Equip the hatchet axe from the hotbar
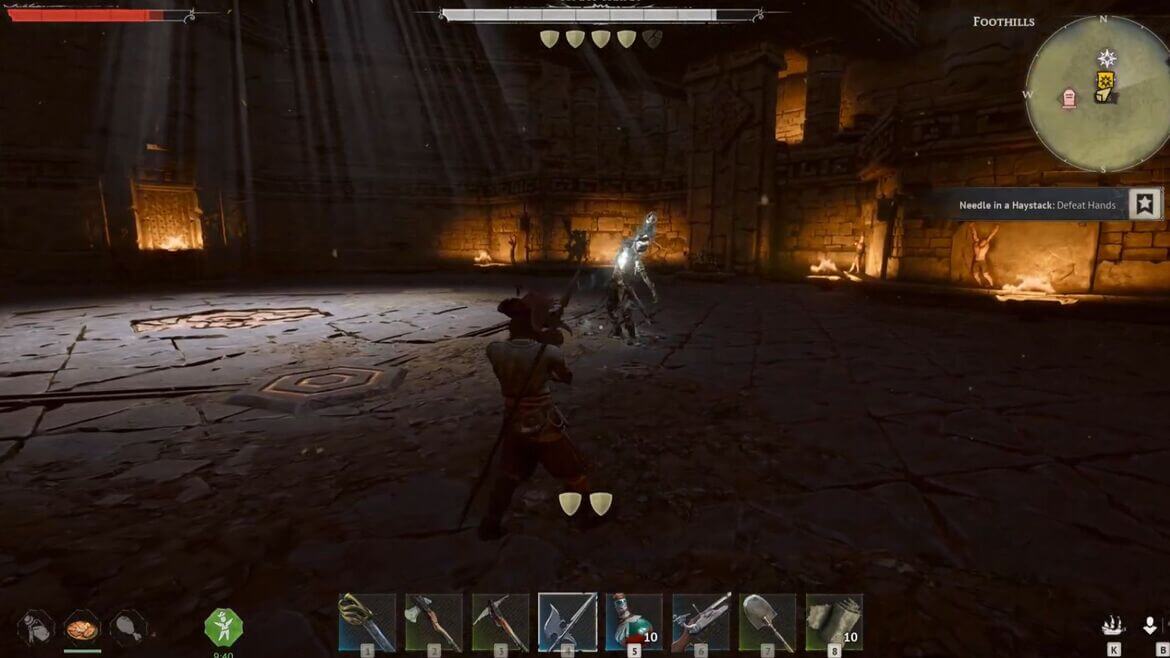 click(x=434, y=622)
